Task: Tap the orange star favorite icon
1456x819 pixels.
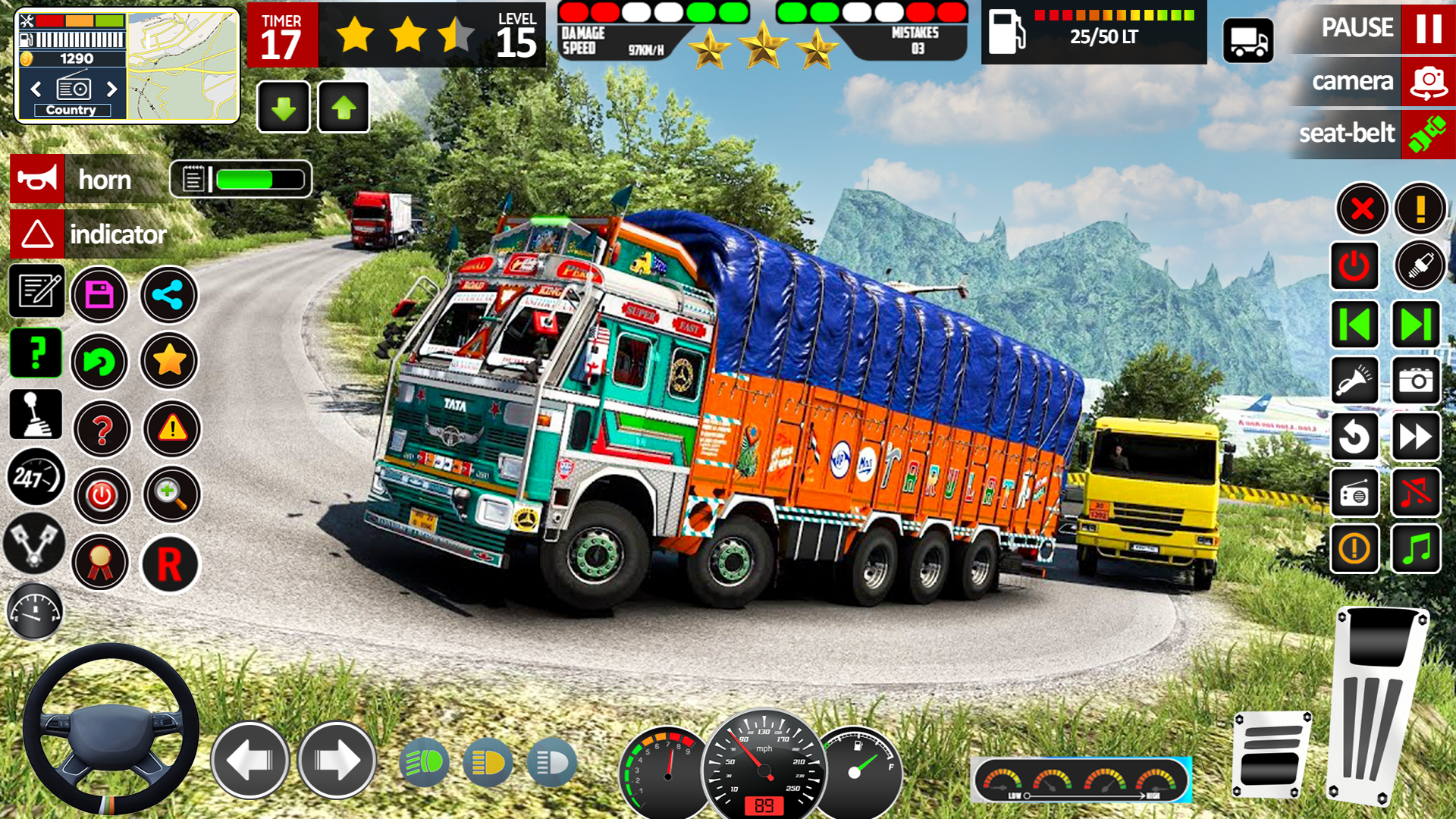Action: (x=169, y=361)
